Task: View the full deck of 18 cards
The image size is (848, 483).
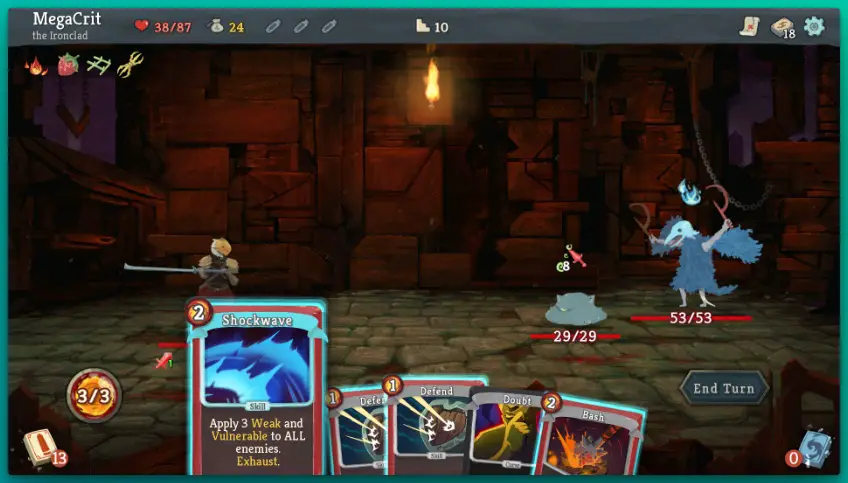Action: click(x=782, y=27)
